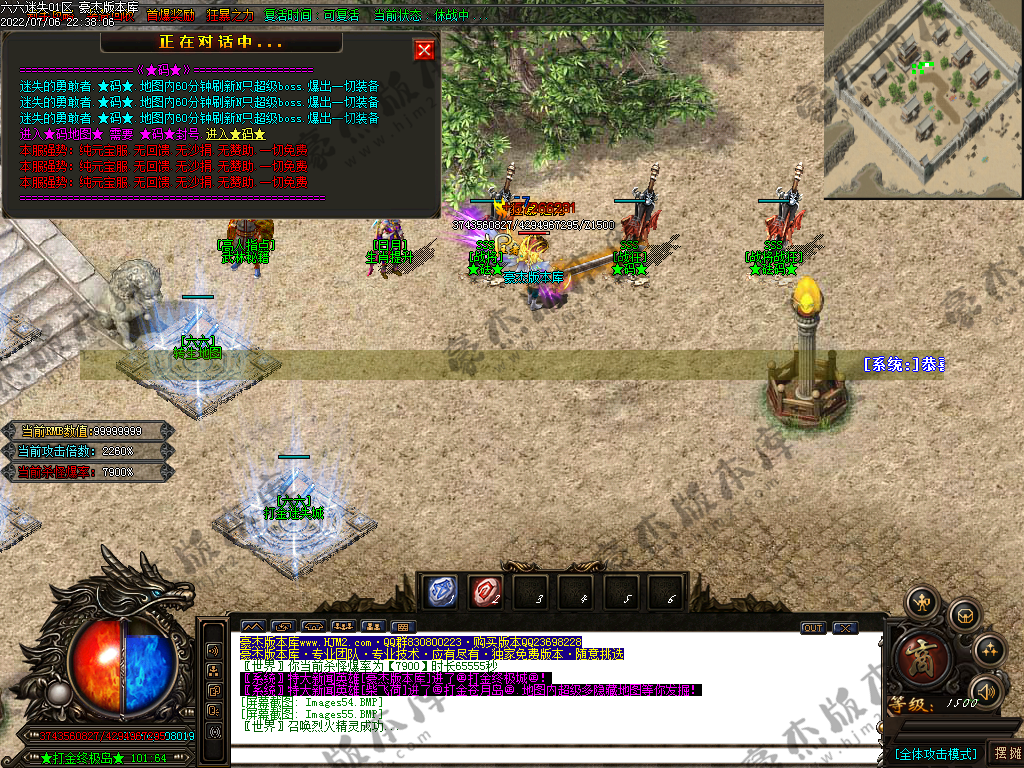Toggle sound with the speaker icon
Screen dimensions: 1024x768
point(986,691)
